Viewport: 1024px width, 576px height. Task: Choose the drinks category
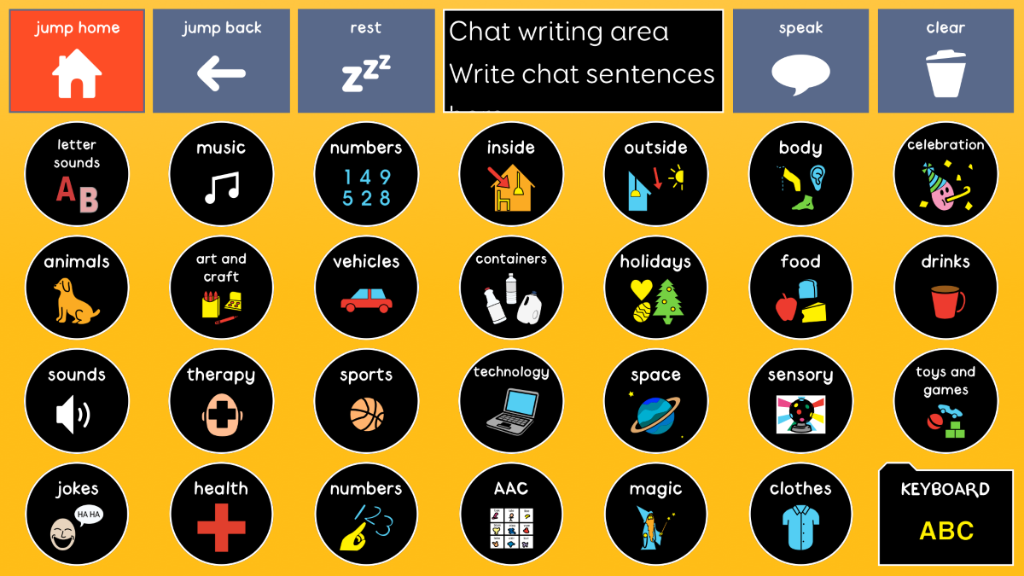point(945,288)
